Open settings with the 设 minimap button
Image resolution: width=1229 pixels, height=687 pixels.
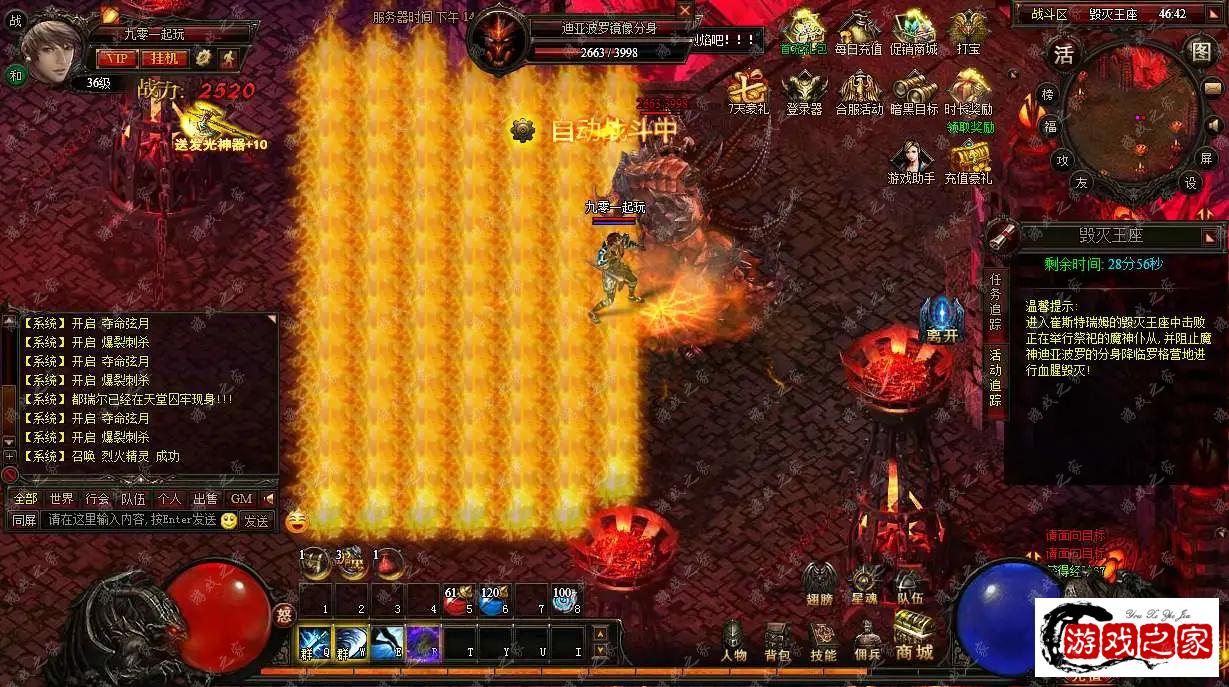tap(1190, 183)
